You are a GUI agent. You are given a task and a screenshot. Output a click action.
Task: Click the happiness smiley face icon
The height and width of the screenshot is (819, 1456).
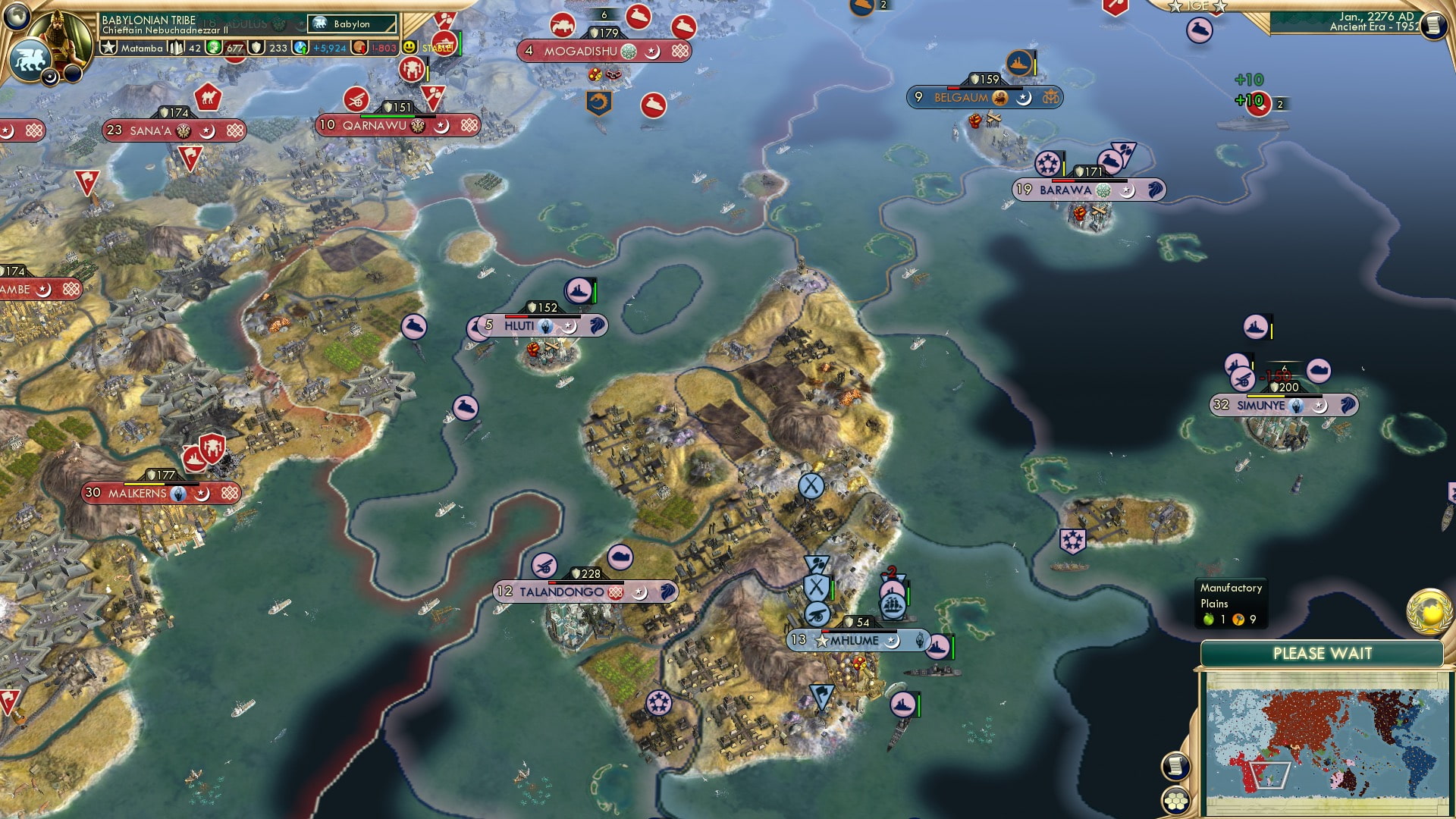[409, 49]
